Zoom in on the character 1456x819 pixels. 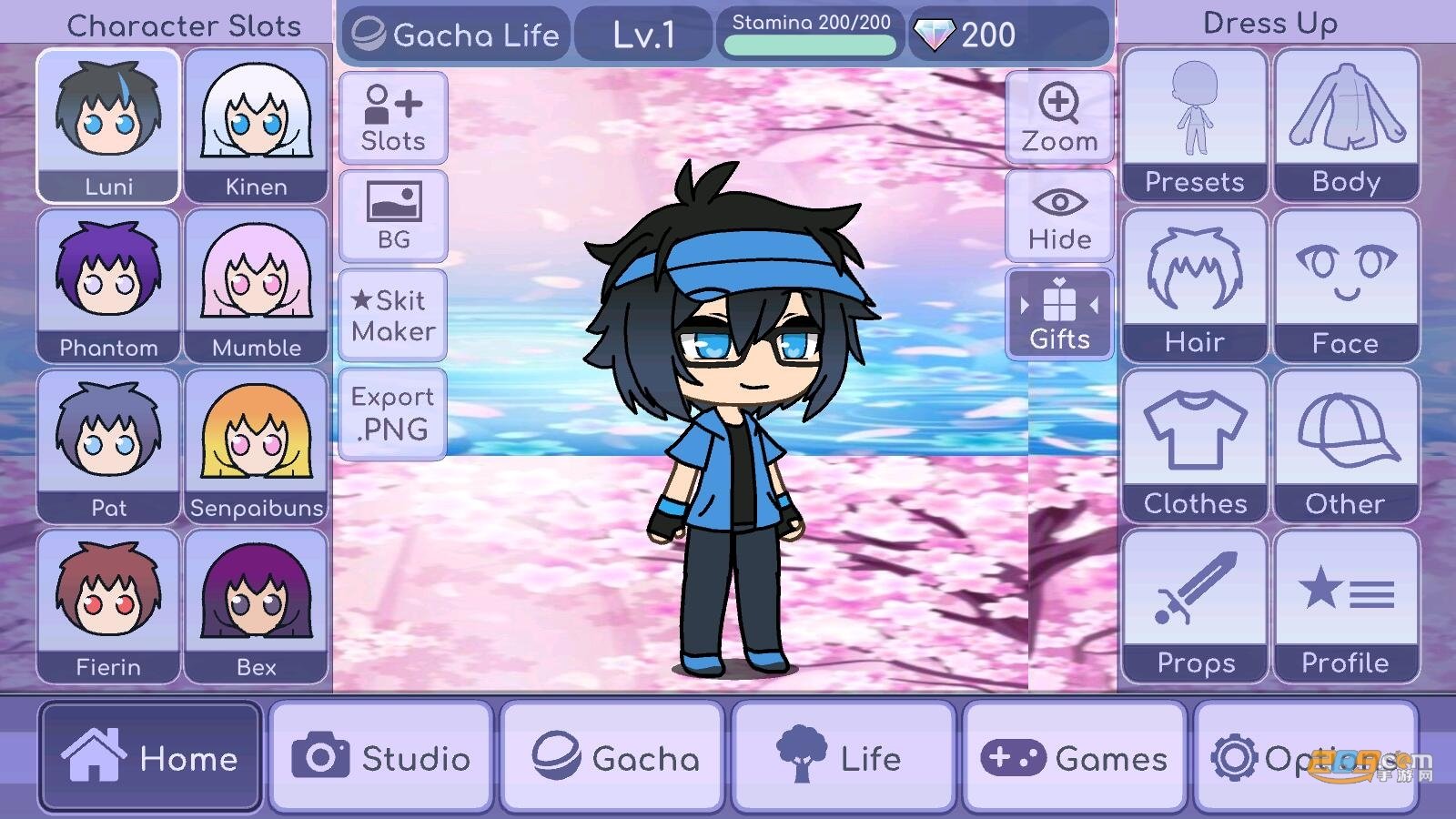[1059, 118]
